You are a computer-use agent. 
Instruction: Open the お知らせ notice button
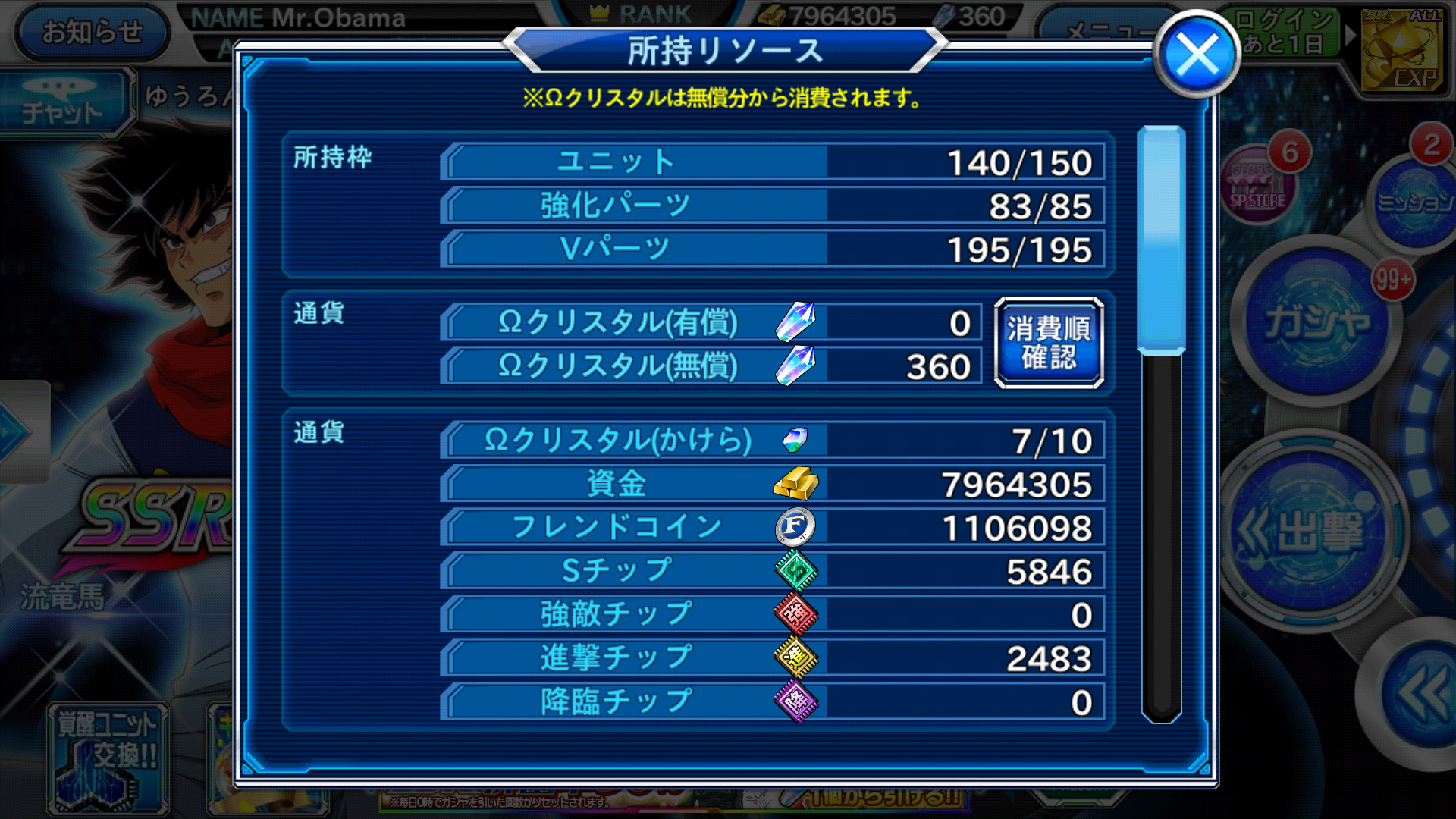(x=92, y=32)
